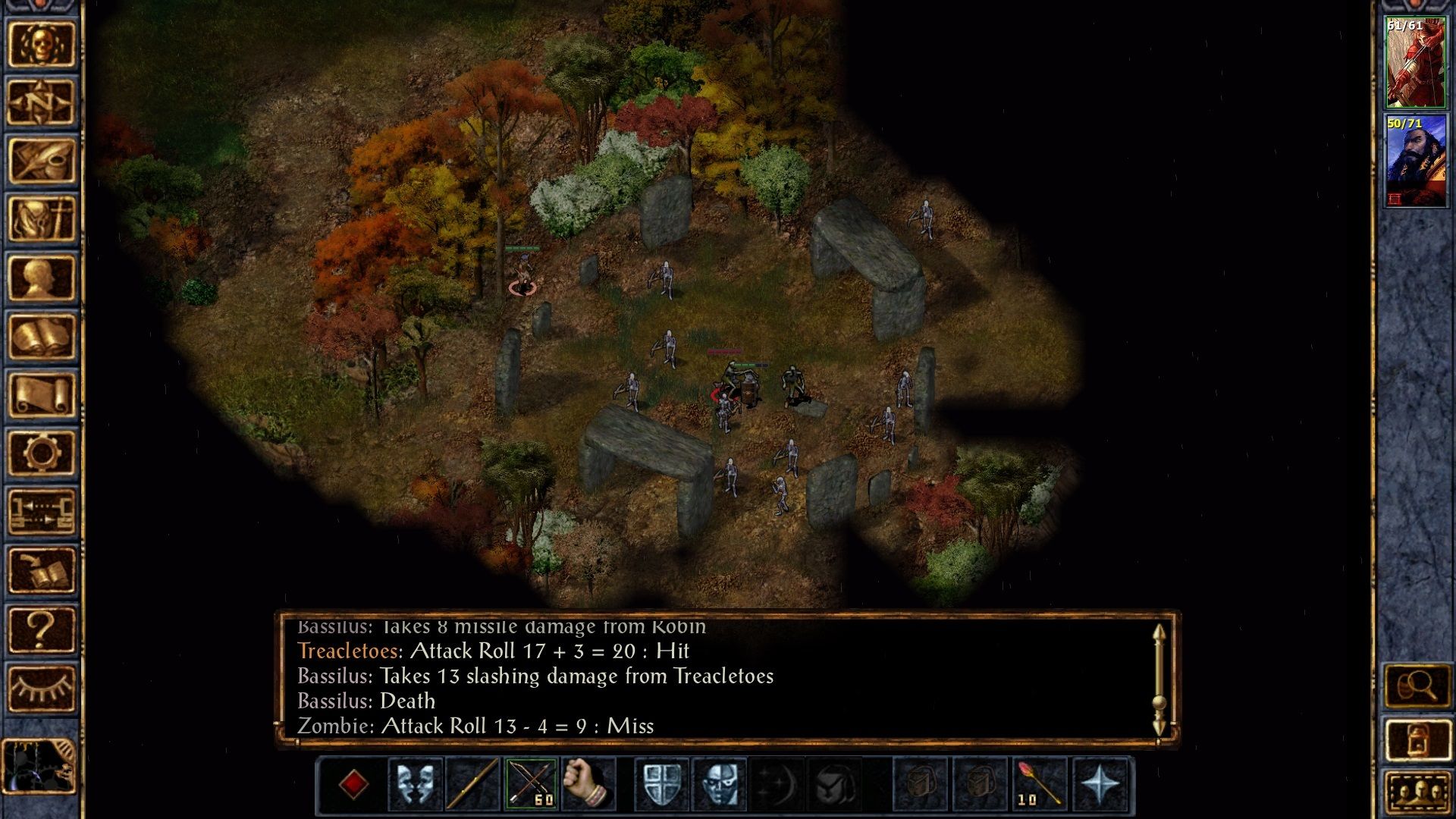
Task: Click the quick save book icon
Action: pyautogui.click(x=41, y=570)
